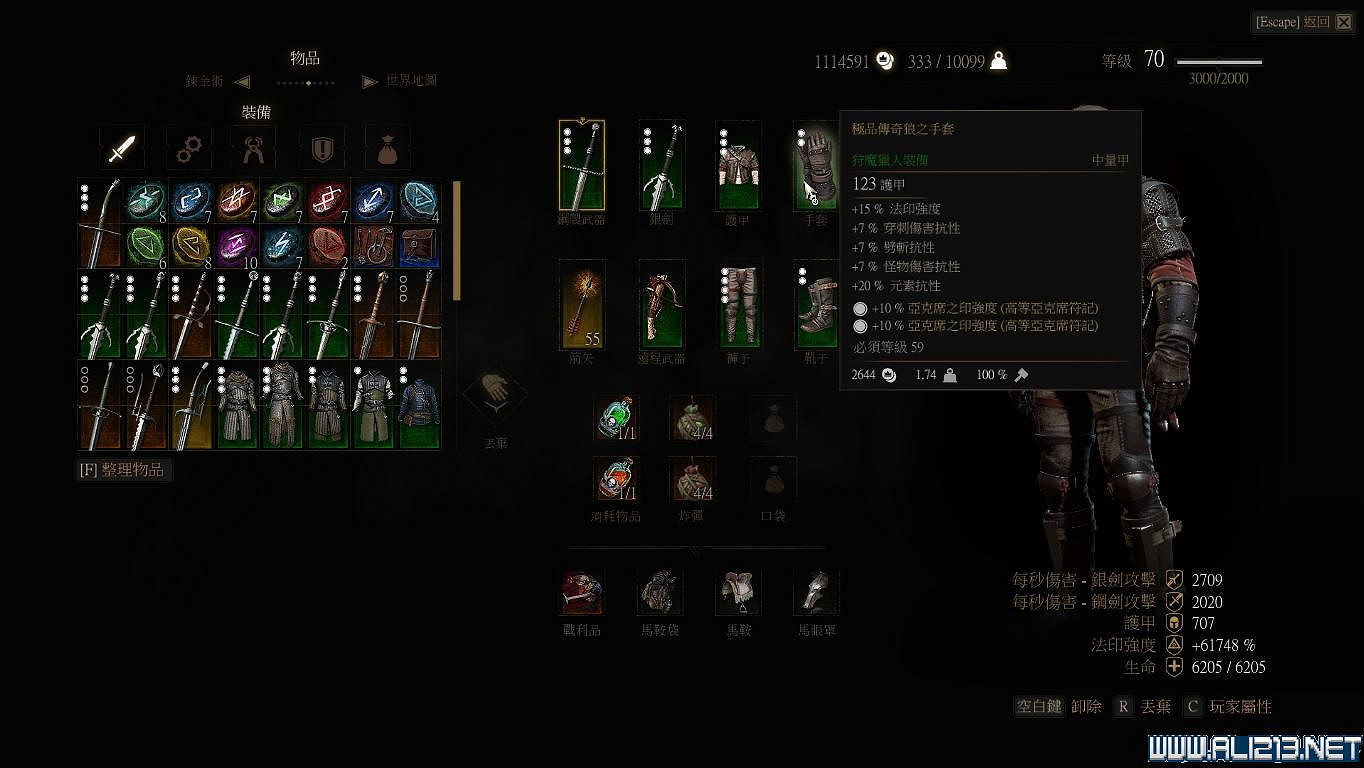Select the sword equipment filter icon
The height and width of the screenshot is (768, 1364).
(x=122, y=148)
